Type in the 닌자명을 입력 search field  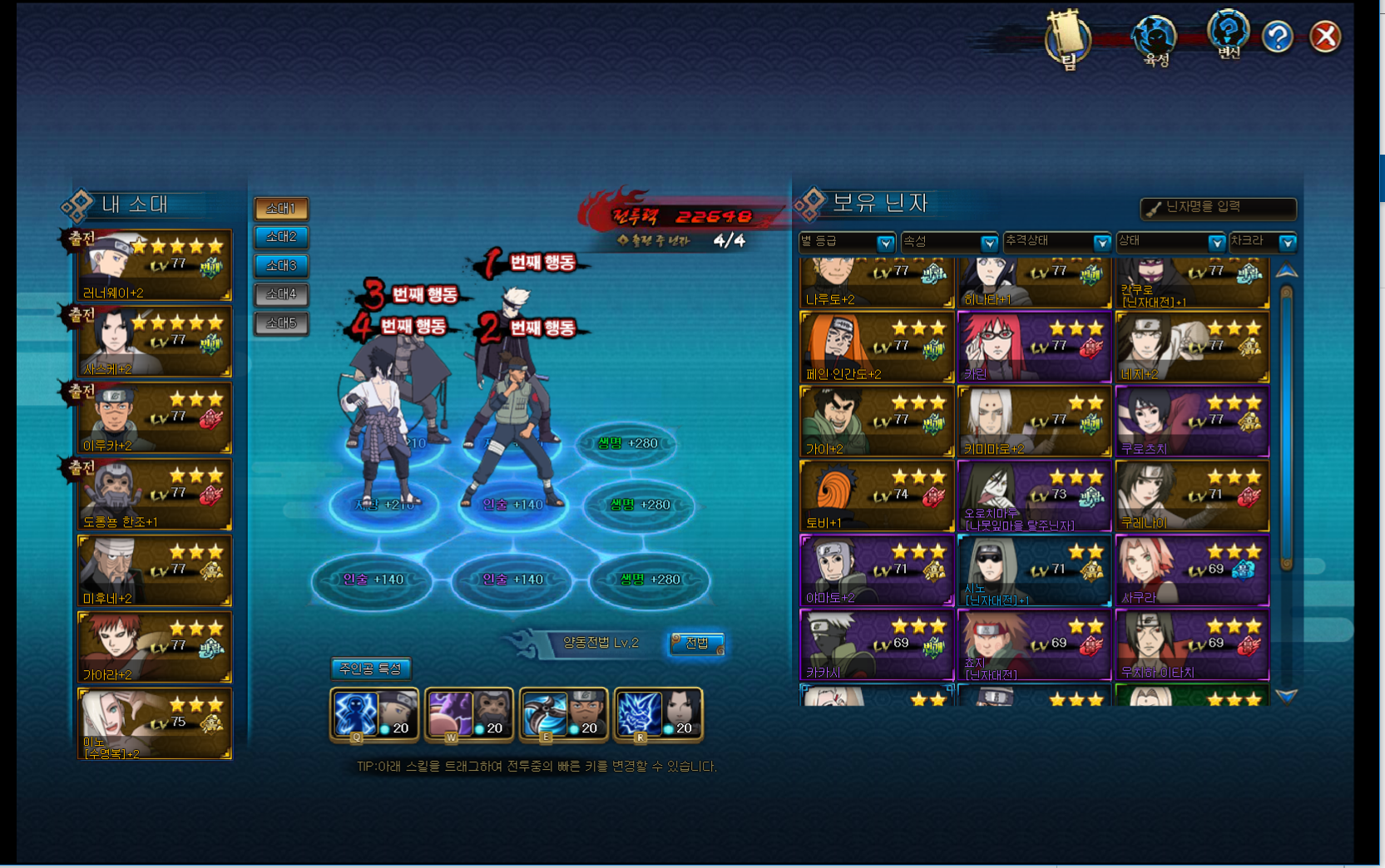1218,207
